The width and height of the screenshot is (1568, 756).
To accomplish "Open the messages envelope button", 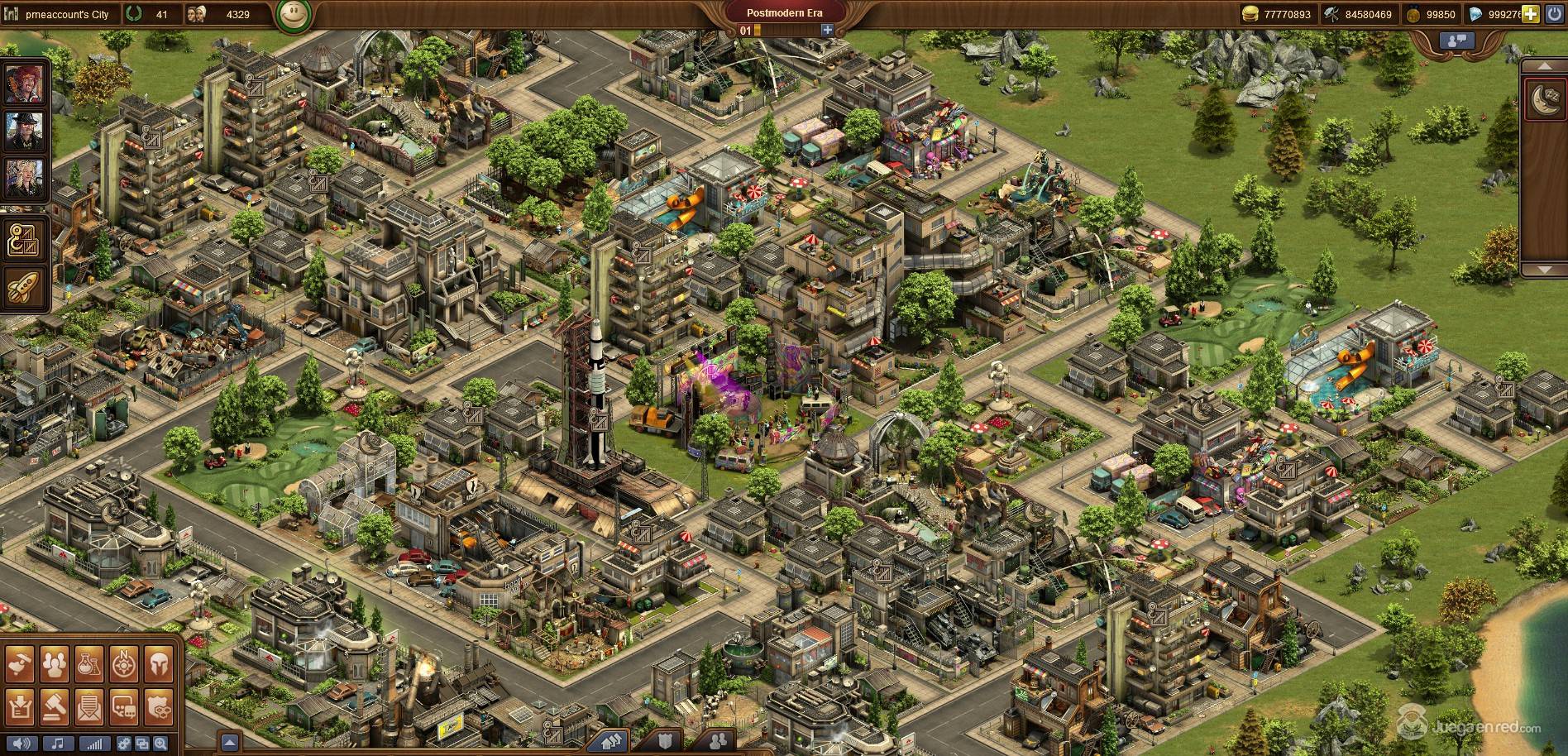I will [x=89, y=706].
